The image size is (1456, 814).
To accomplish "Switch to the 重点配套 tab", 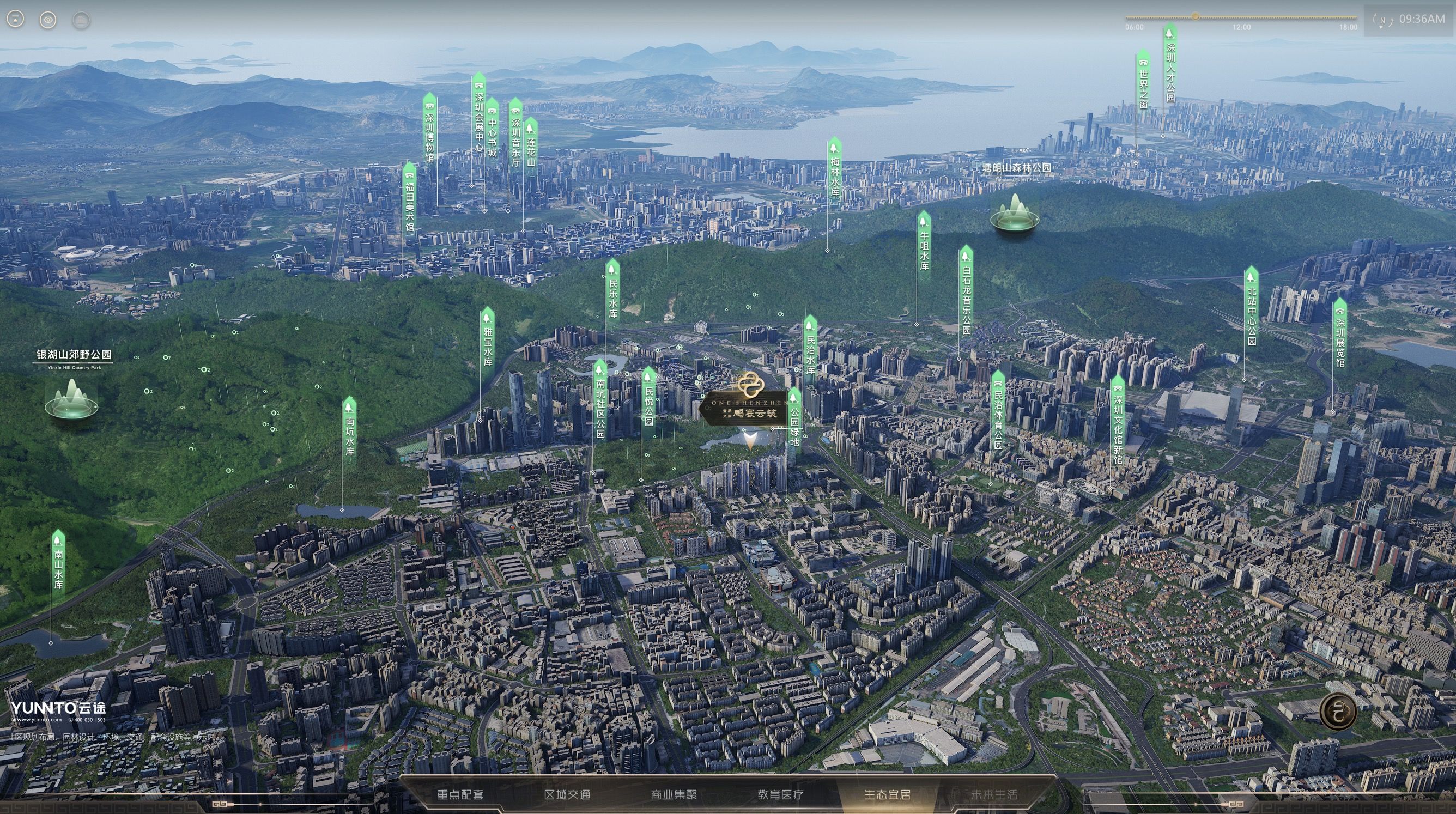I will pyautogui.click(x=460, y=794).
